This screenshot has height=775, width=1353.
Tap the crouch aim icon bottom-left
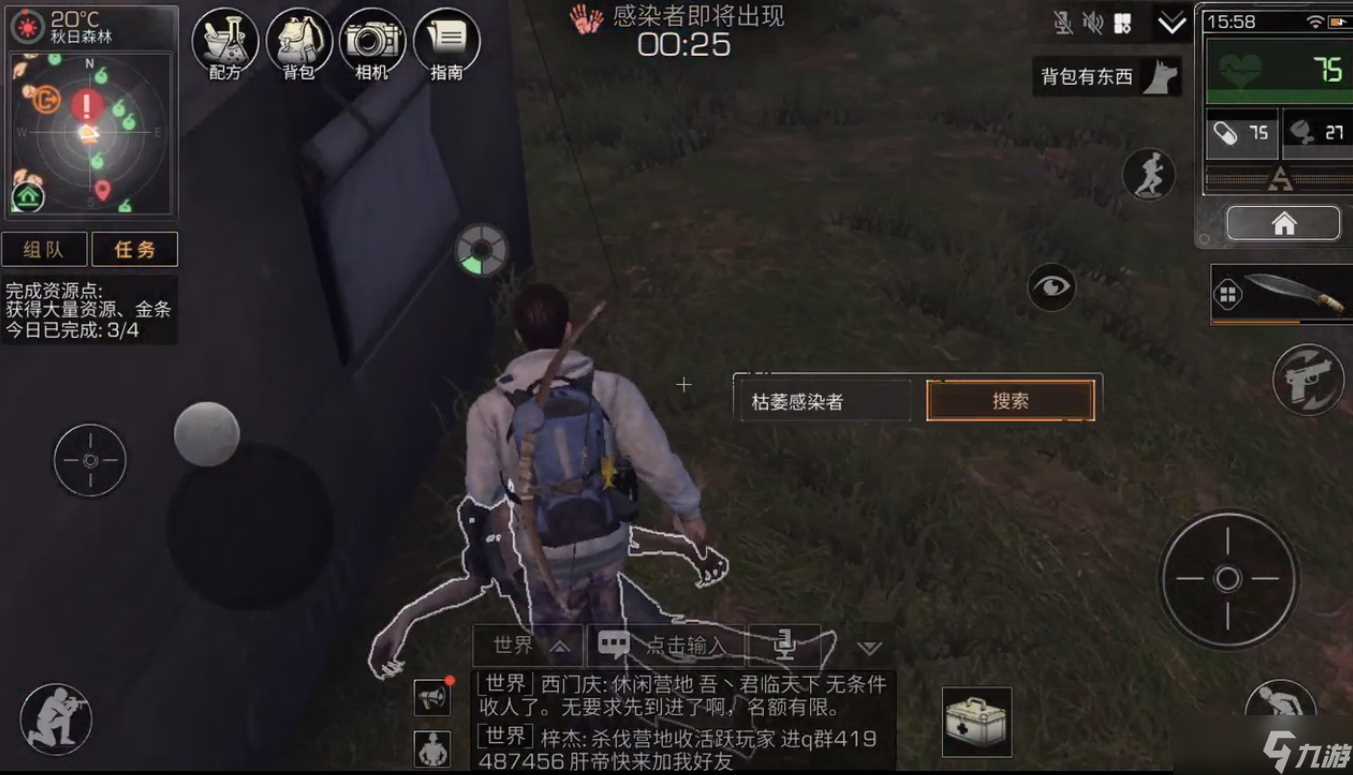[55, 718]
